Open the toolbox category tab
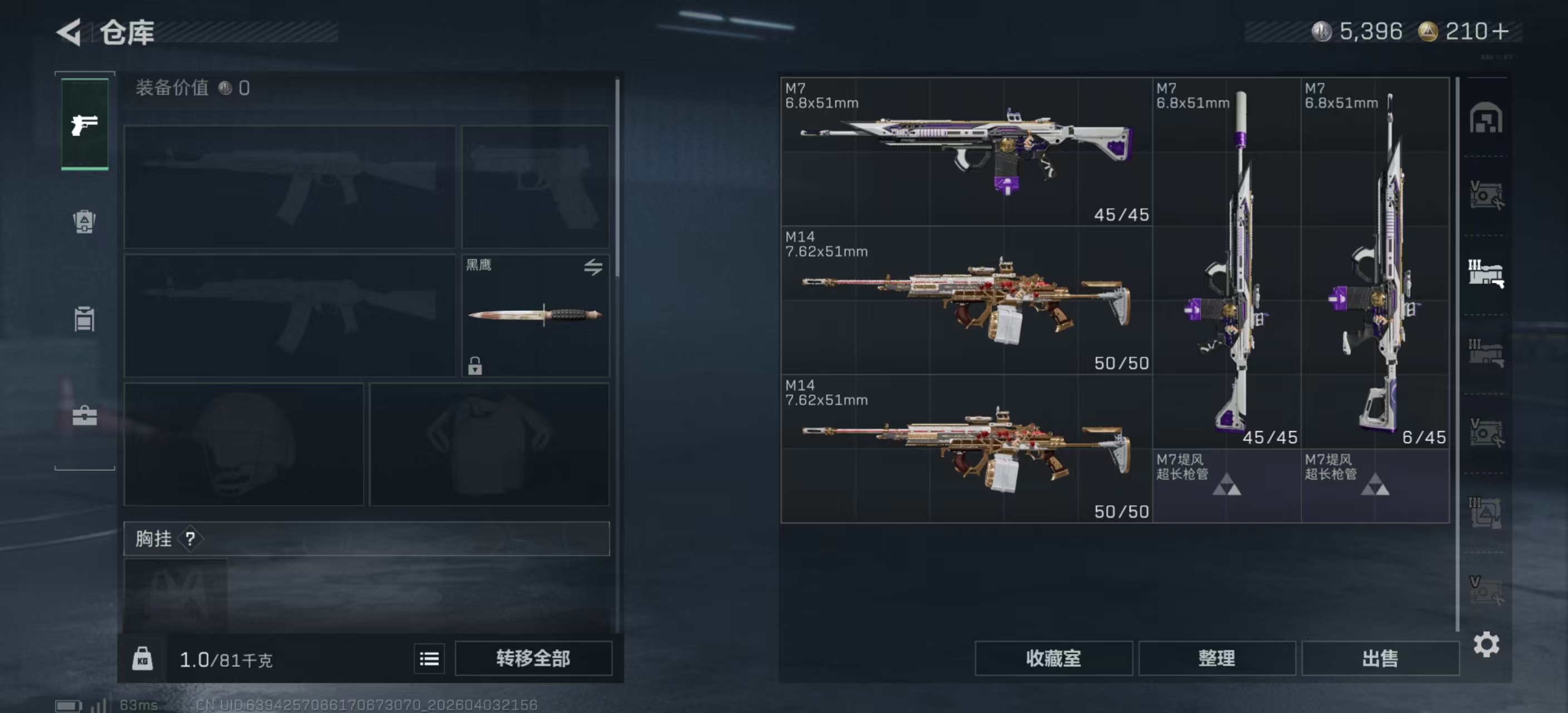Viewport: 1568px width, 713px height. 85,417
